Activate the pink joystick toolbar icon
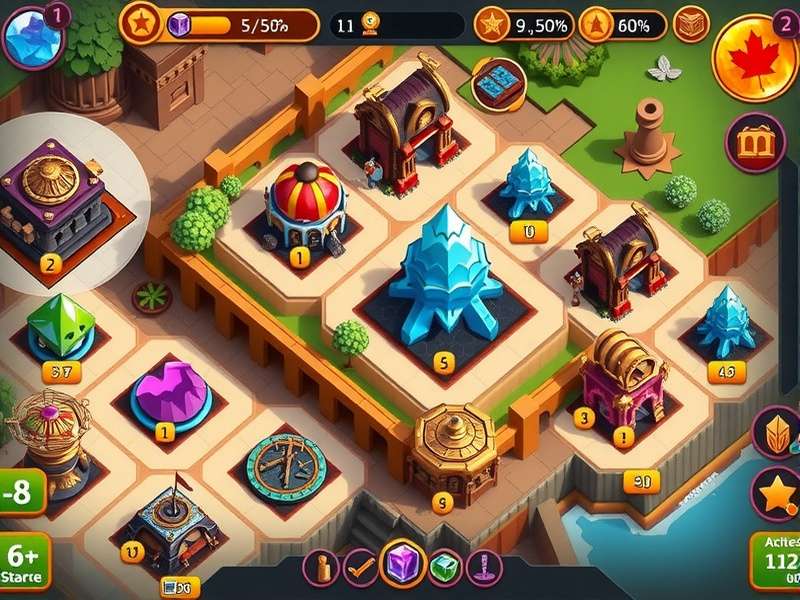 pyautogui.click(x=485, y=567)
